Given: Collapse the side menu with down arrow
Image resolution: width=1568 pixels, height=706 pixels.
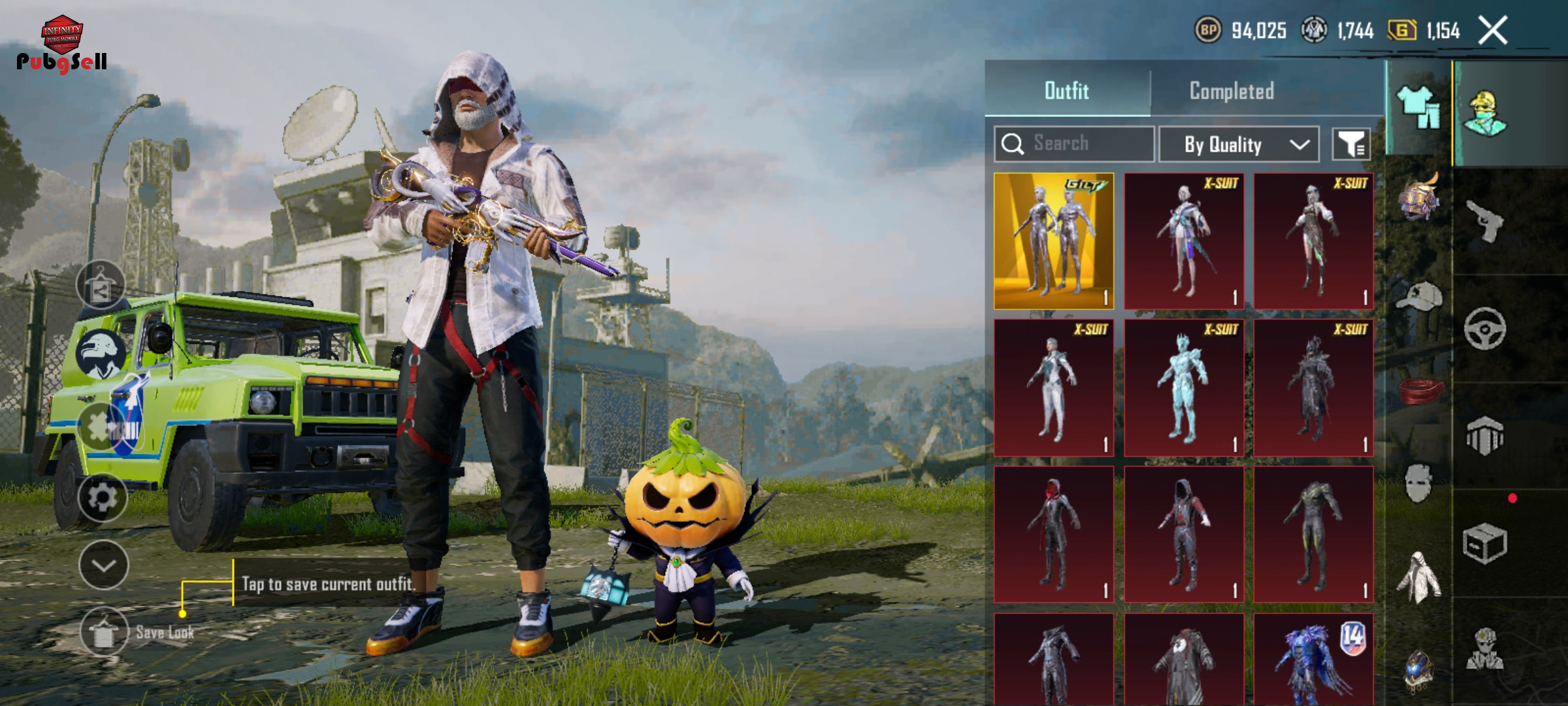Looking at the screenshot, I should coord(103,565).
